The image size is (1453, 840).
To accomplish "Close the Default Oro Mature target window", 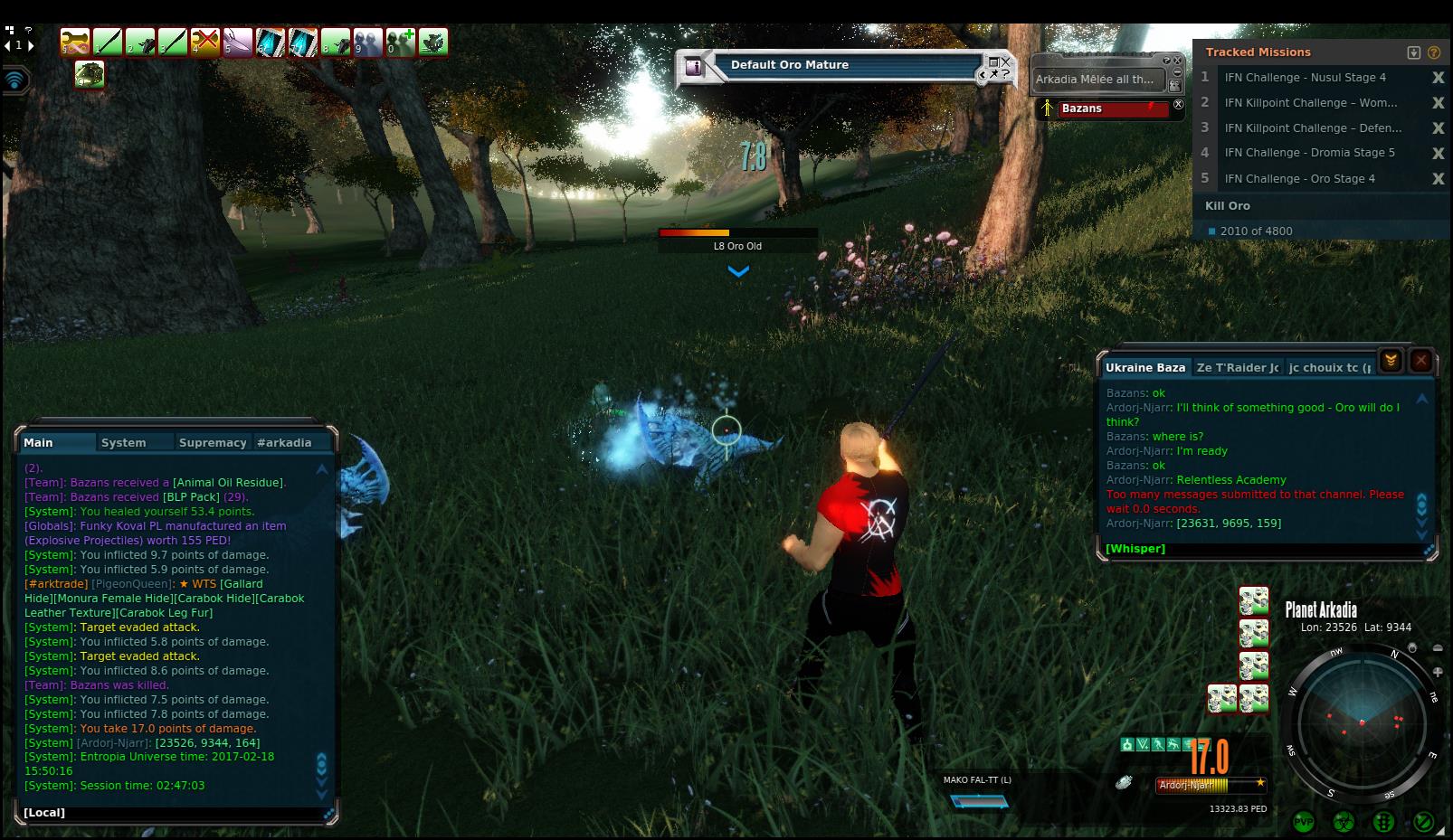I will (1005, 62).
